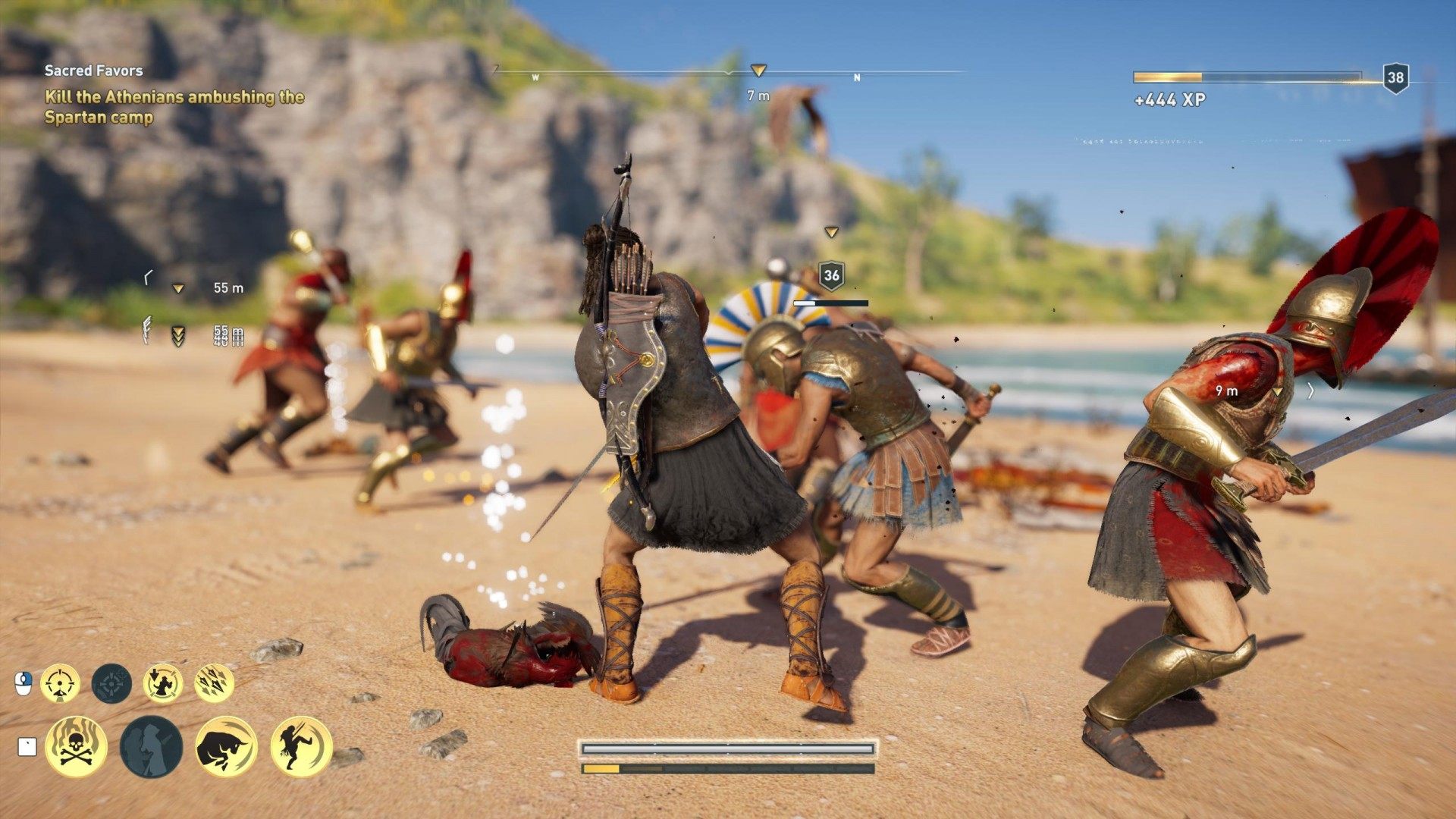Click the N marker on the compass bar
The image size is (1456, 819).
pos(858,76)
